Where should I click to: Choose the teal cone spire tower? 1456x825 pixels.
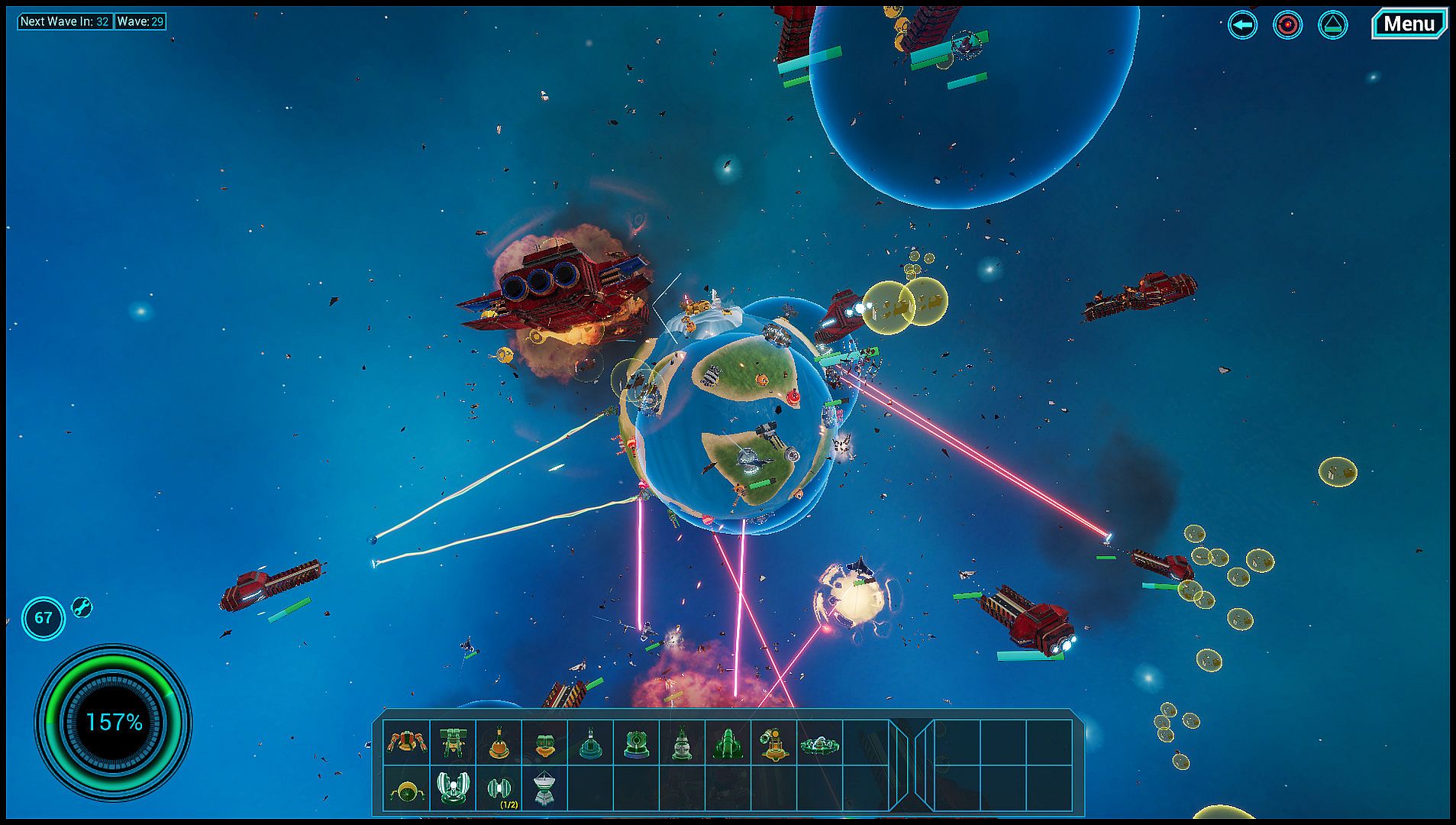[x=590, y=742]
